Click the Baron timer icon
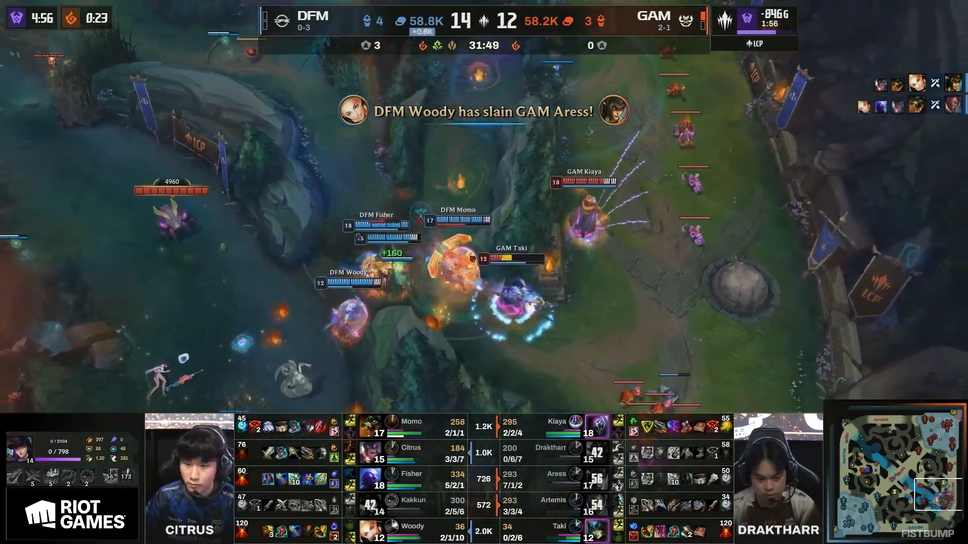This screenshot has height=544, width=968. (x=17, y=18)
